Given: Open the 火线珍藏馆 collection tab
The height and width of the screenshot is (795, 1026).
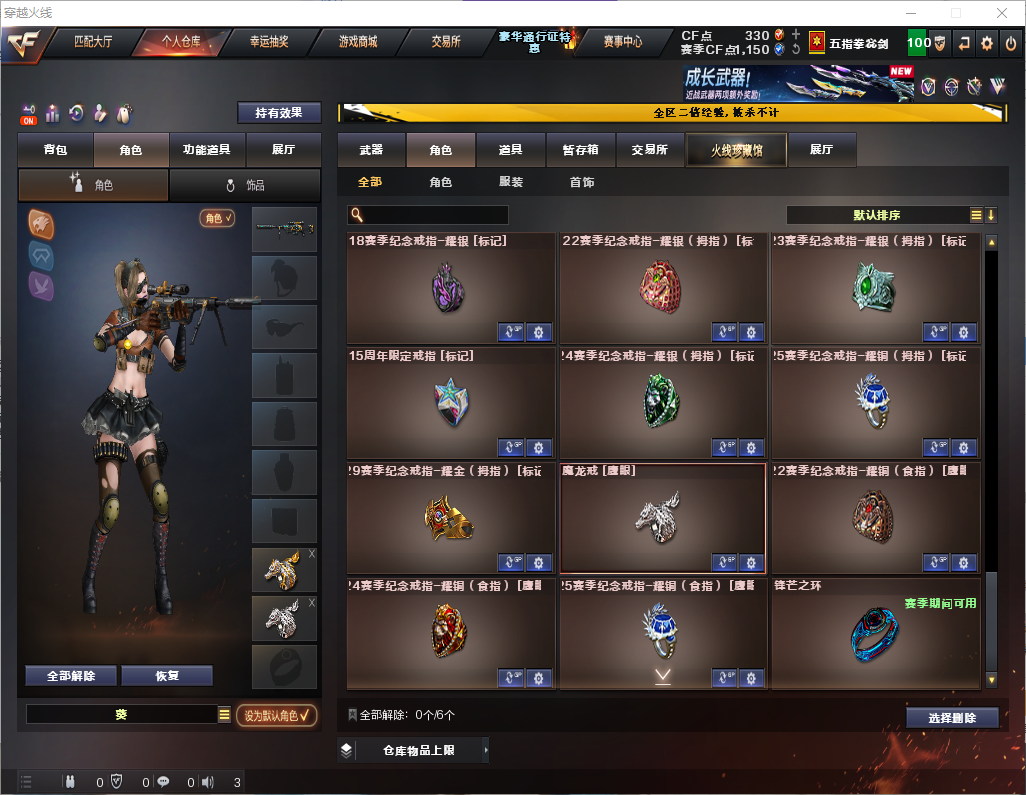Looking at the screenshot, I should coord(736,150).
